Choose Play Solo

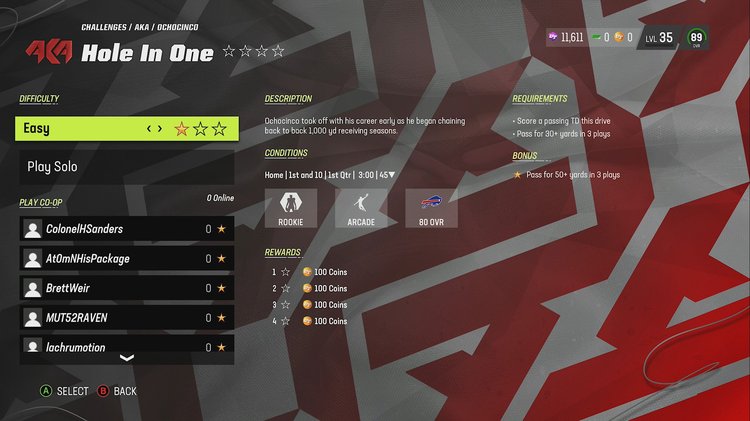(127, 167)
